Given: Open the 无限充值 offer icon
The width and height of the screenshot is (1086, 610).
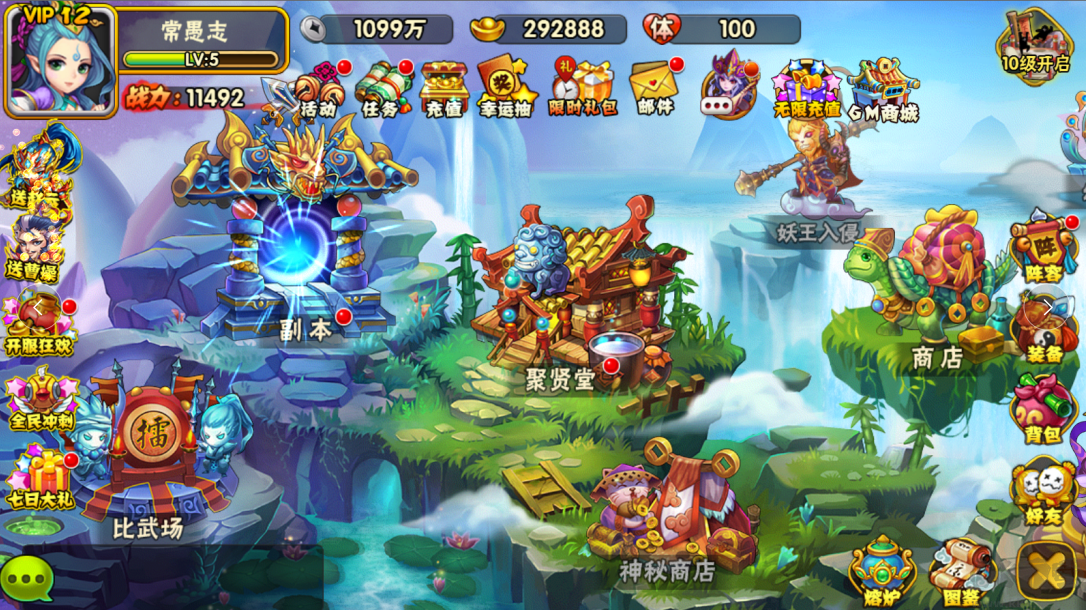Looking at the screenshot, I should (806, 89).
